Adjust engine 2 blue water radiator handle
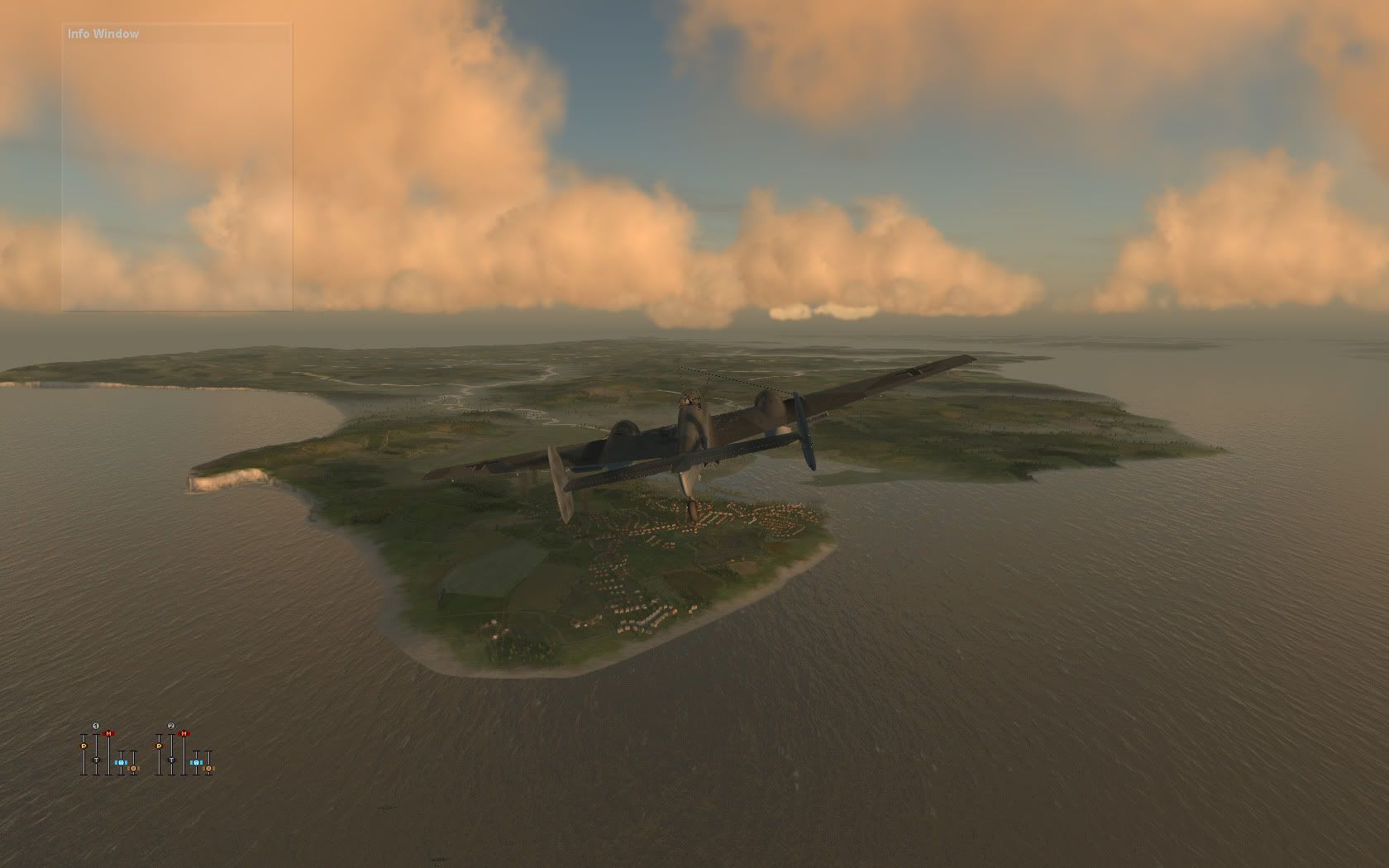This screenshot has width=1389, height=868. (196, 762)
